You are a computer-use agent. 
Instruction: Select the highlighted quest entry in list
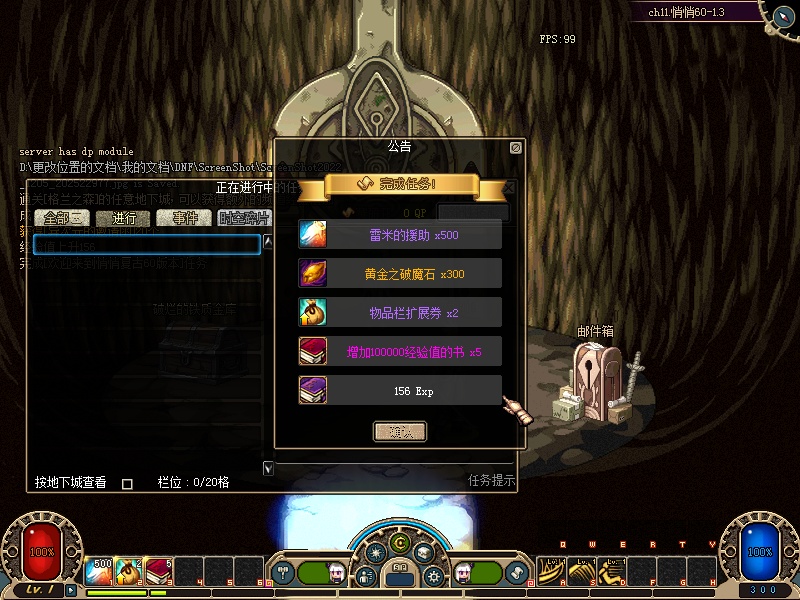tap(147, 245)
